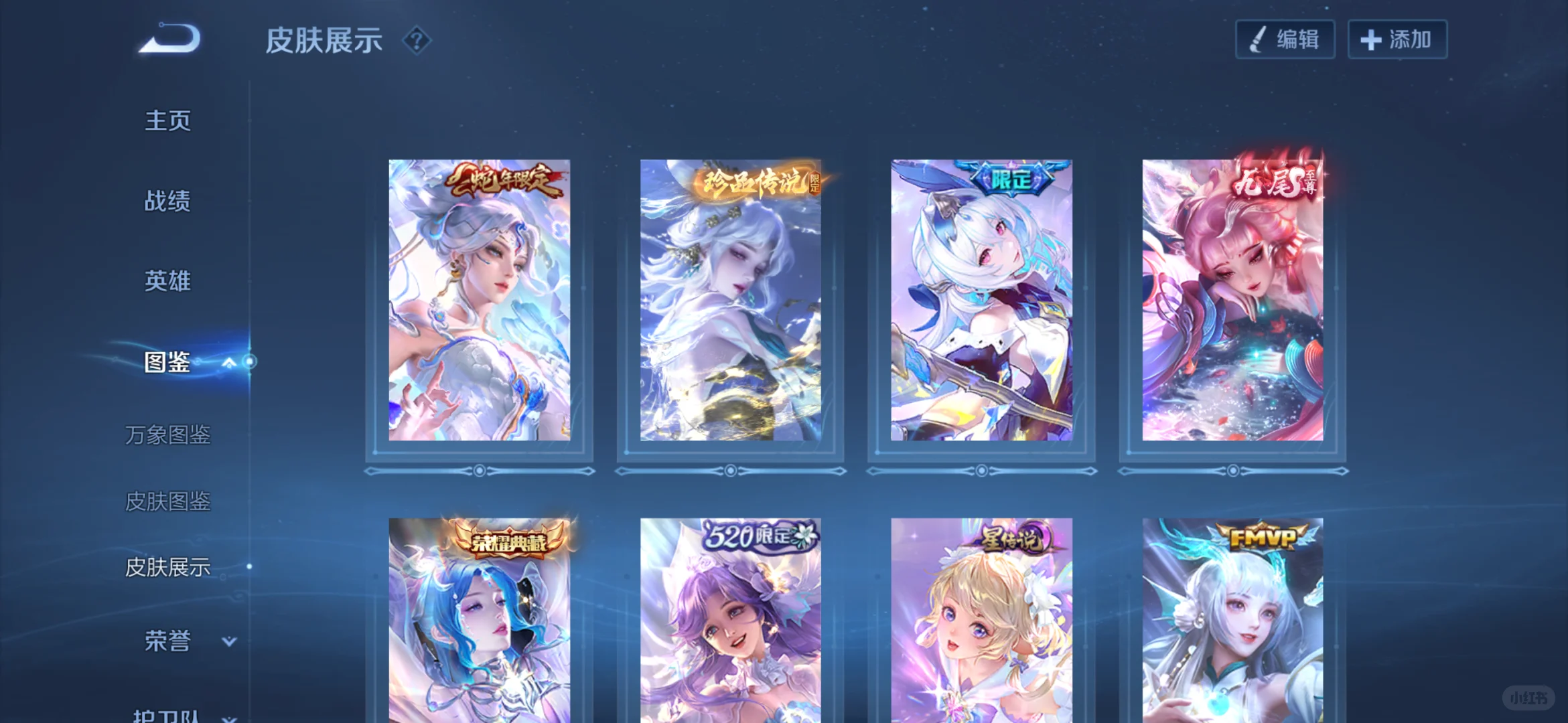This screenshot has width=1568, height=723.
Task: Click the plus icon on the 添加 button
Action: click(x=1370, y=38)
